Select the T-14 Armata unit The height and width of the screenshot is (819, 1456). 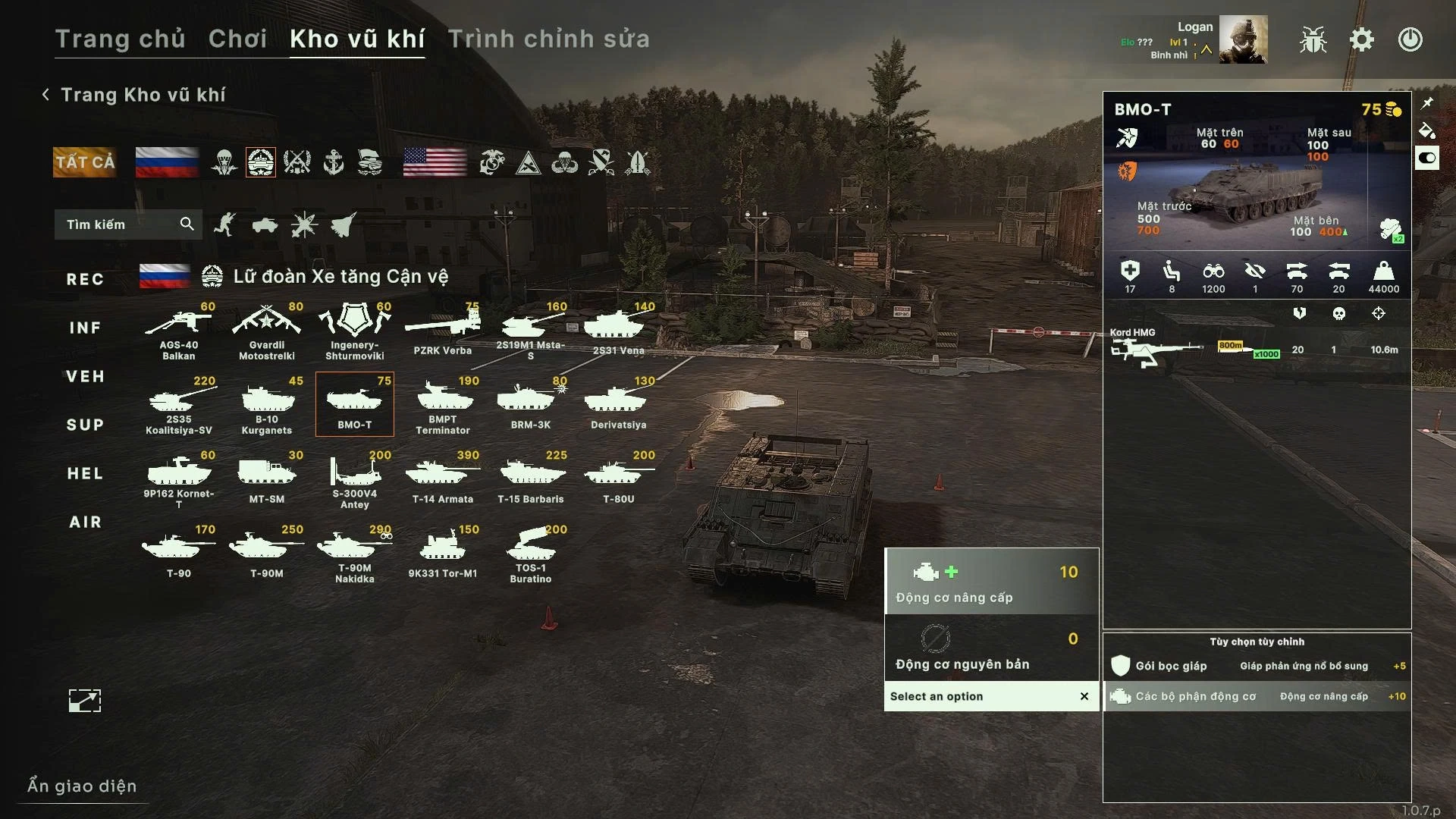442,478
